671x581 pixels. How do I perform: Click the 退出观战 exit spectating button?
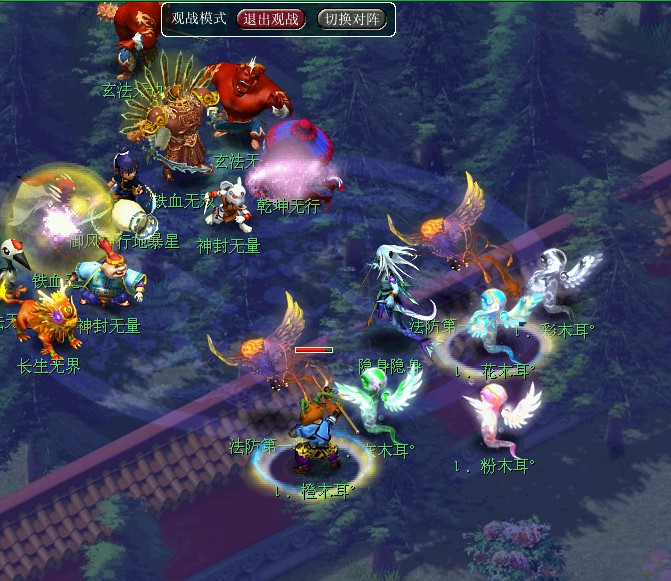tap(271, 19)
